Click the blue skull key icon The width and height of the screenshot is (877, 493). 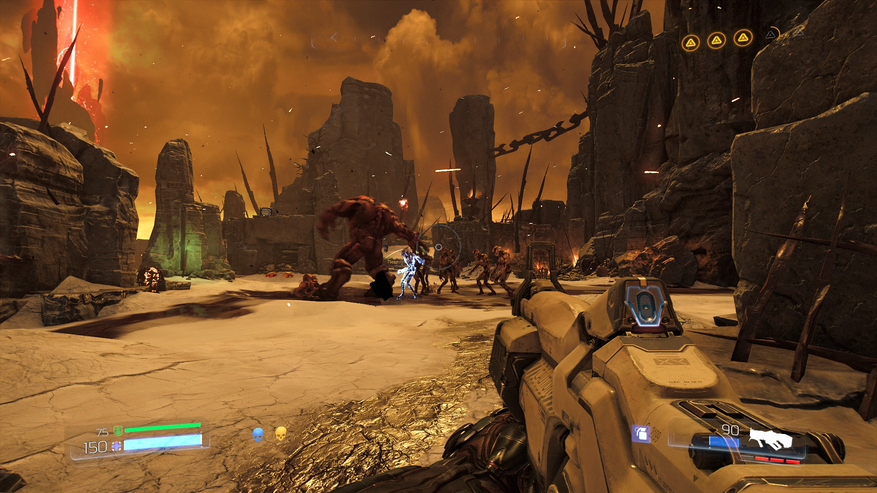click(257, 435)
